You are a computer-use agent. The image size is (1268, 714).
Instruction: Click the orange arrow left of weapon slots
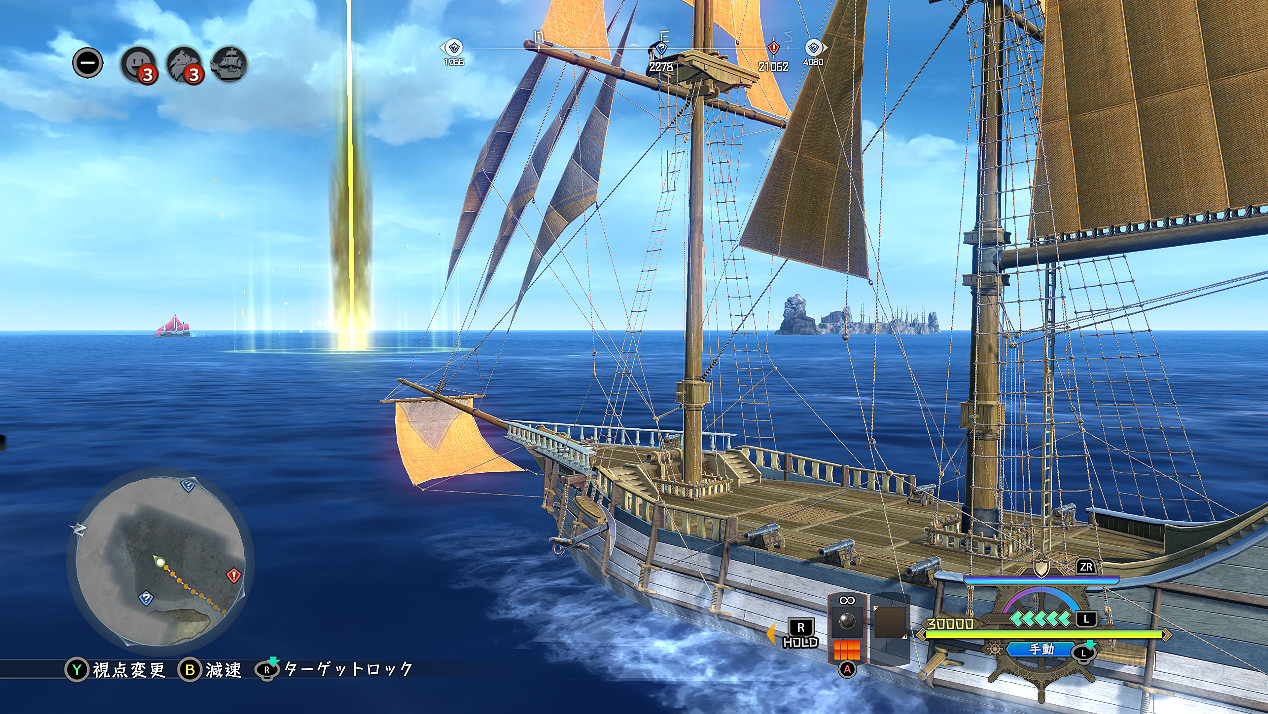coord(771,632)
